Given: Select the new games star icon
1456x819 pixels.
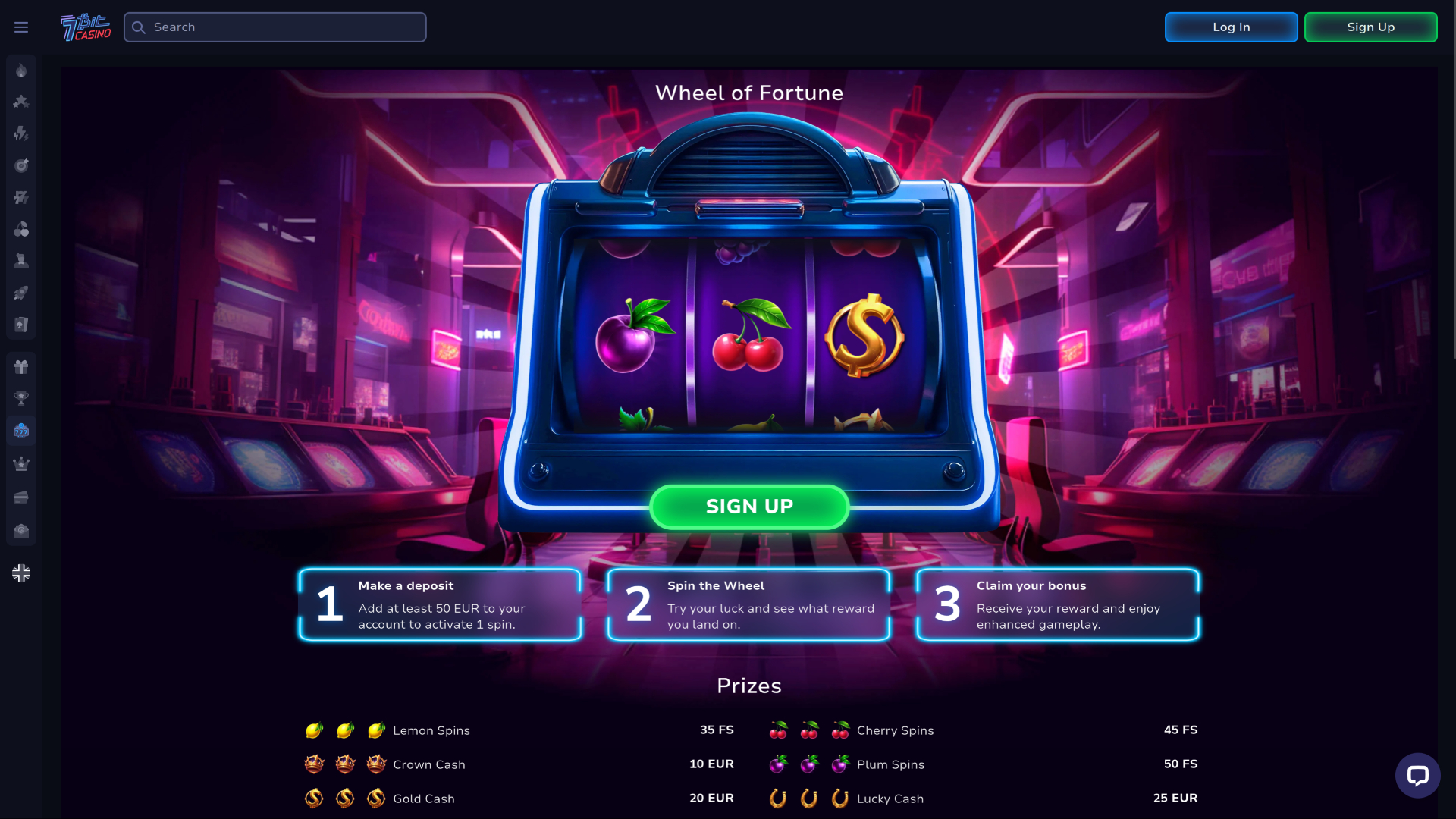Looking at the screenshot, I should tap(21, 102).
